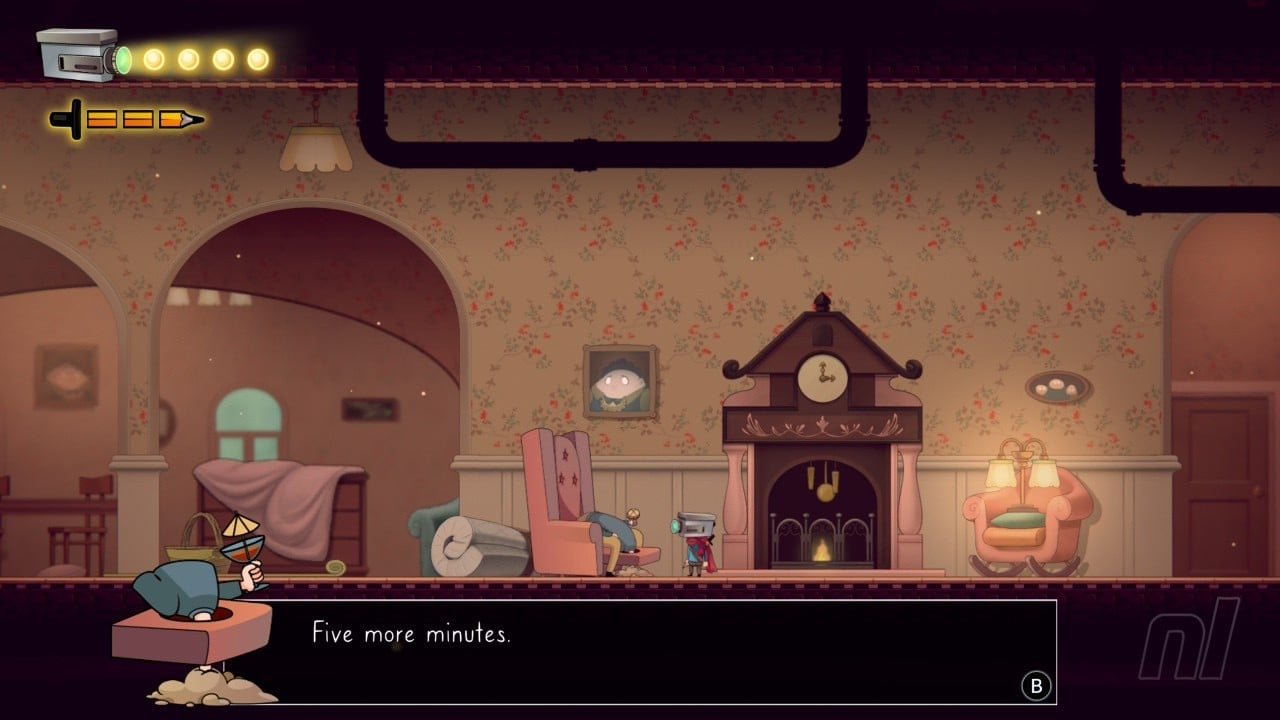Select the camera head icon in the HUD
Screen dimensions: 1280x720
(82, 56)
